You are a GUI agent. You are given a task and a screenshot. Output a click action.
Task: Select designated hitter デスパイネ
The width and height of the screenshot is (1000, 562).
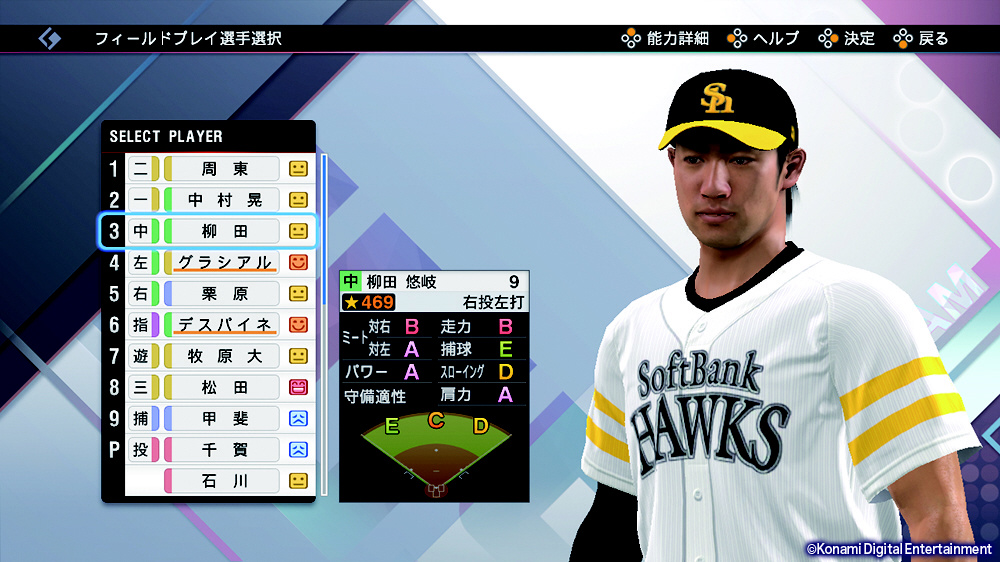[x=224, y=325]
